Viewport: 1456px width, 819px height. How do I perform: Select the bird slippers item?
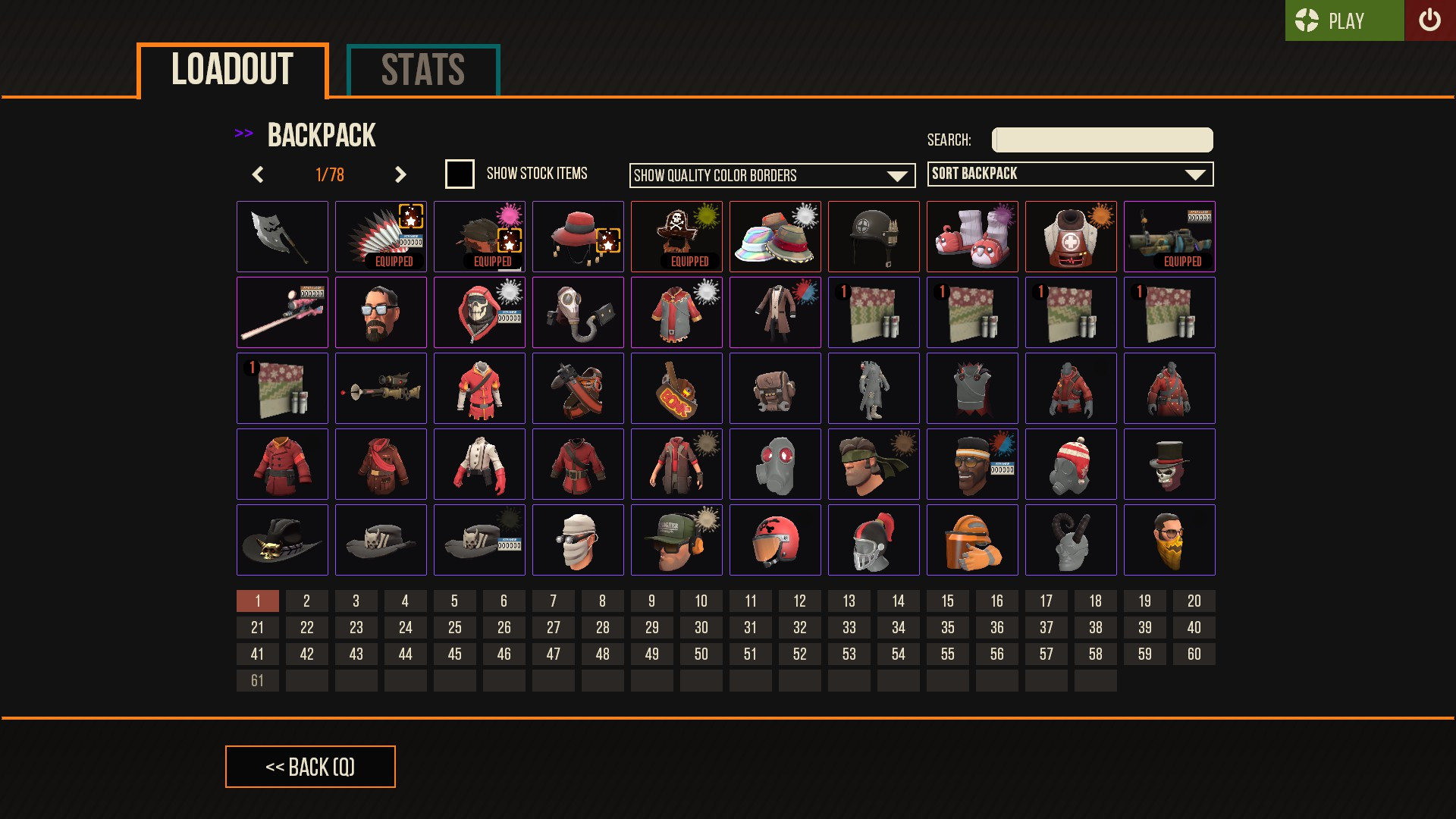pyautogui.click(x=972, y=237)
